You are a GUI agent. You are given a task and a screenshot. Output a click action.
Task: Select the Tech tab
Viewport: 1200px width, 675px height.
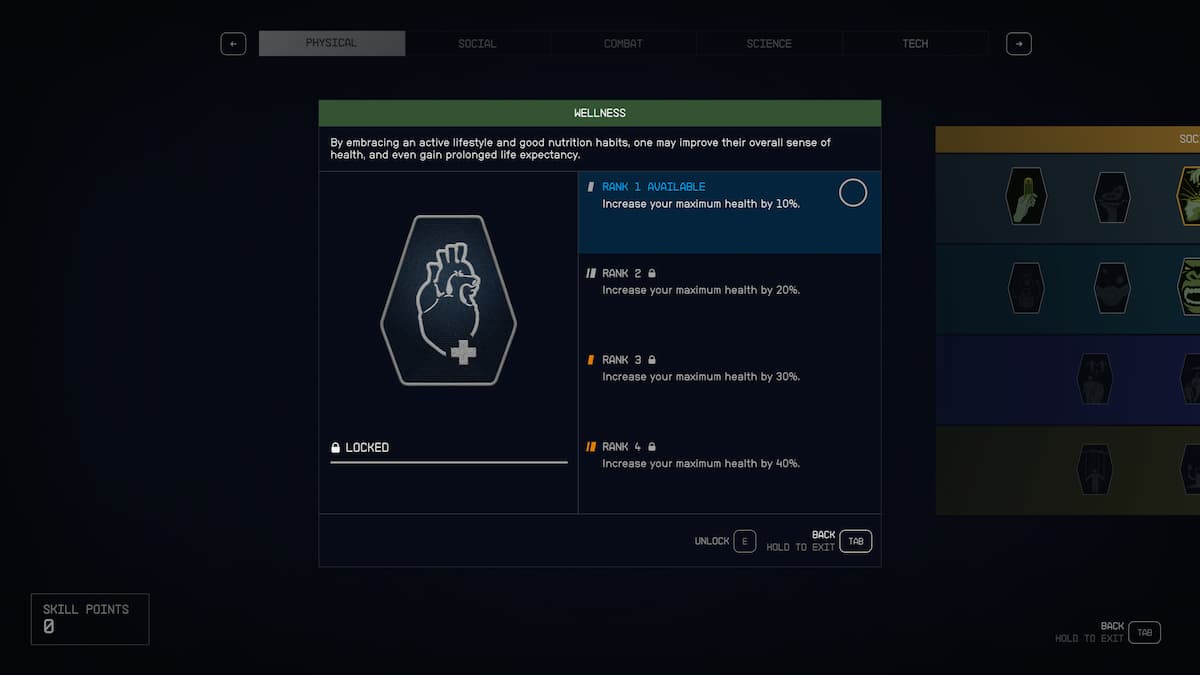915,44
